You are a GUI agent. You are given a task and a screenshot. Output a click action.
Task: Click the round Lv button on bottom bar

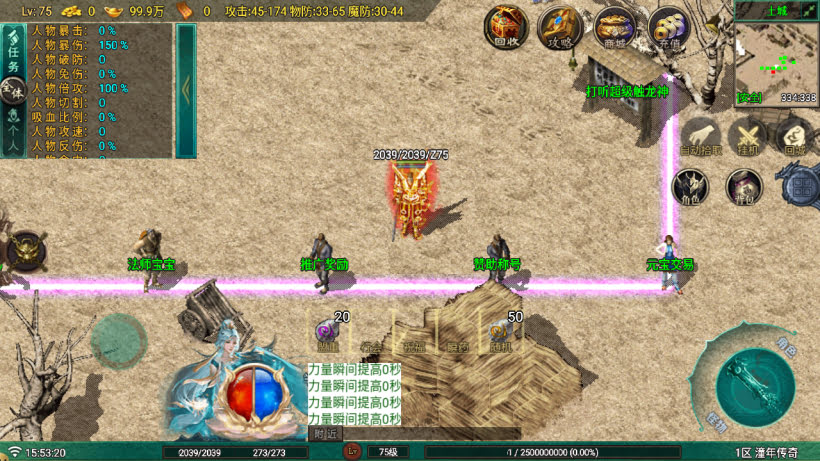coord(352,452)
